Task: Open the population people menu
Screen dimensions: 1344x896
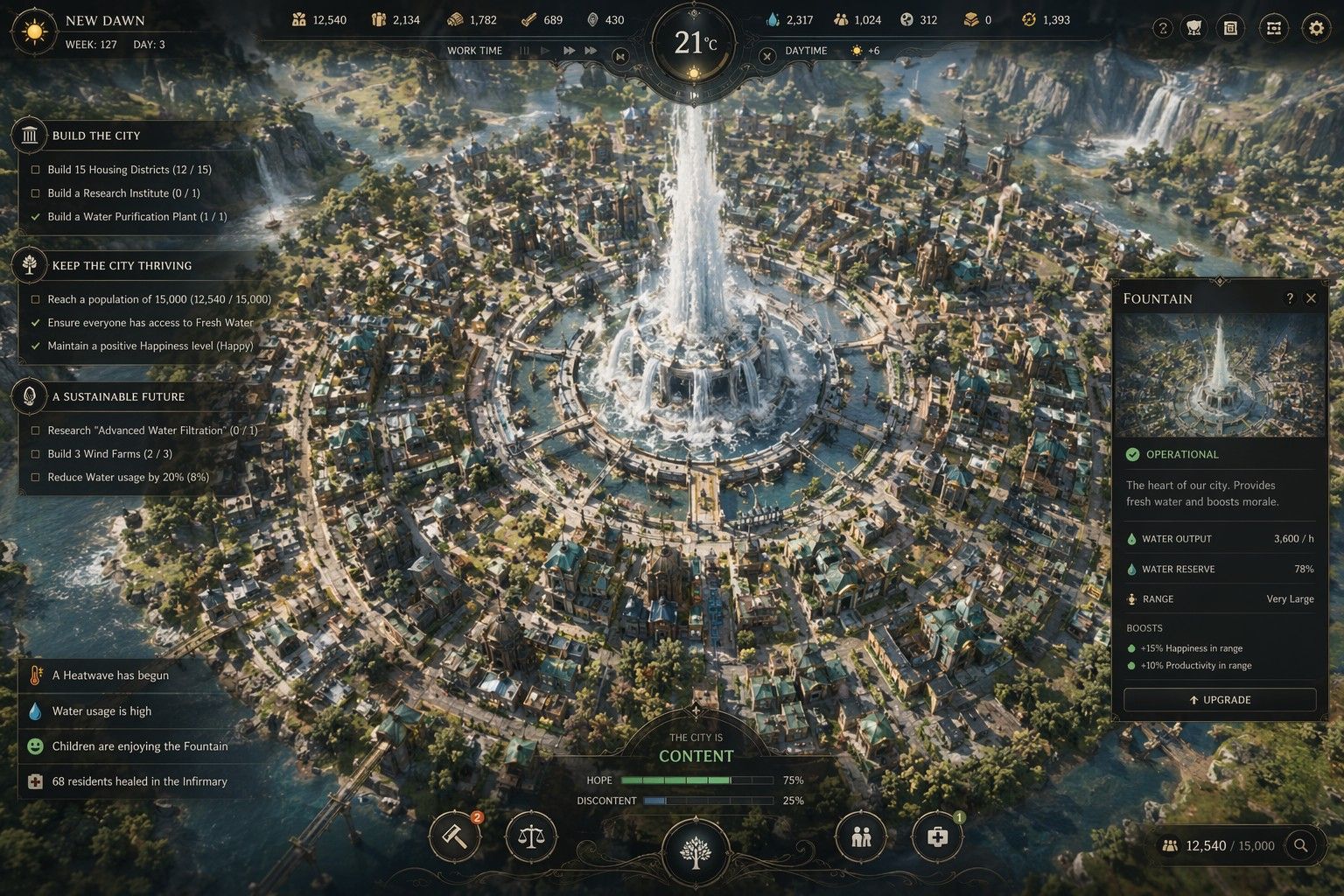Action: pos(861,837)
